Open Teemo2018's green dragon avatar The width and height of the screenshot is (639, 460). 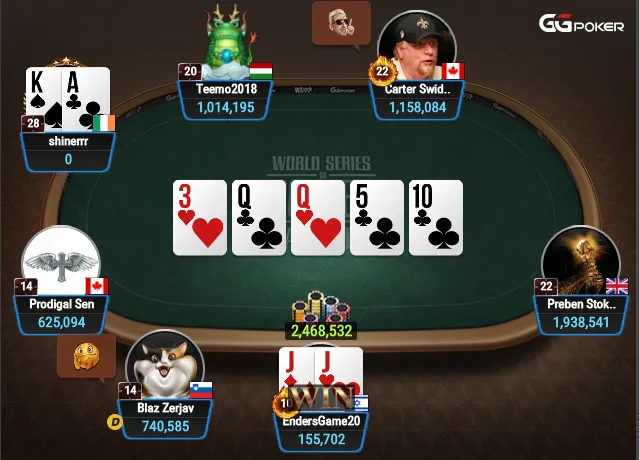[x=229, y=42]
